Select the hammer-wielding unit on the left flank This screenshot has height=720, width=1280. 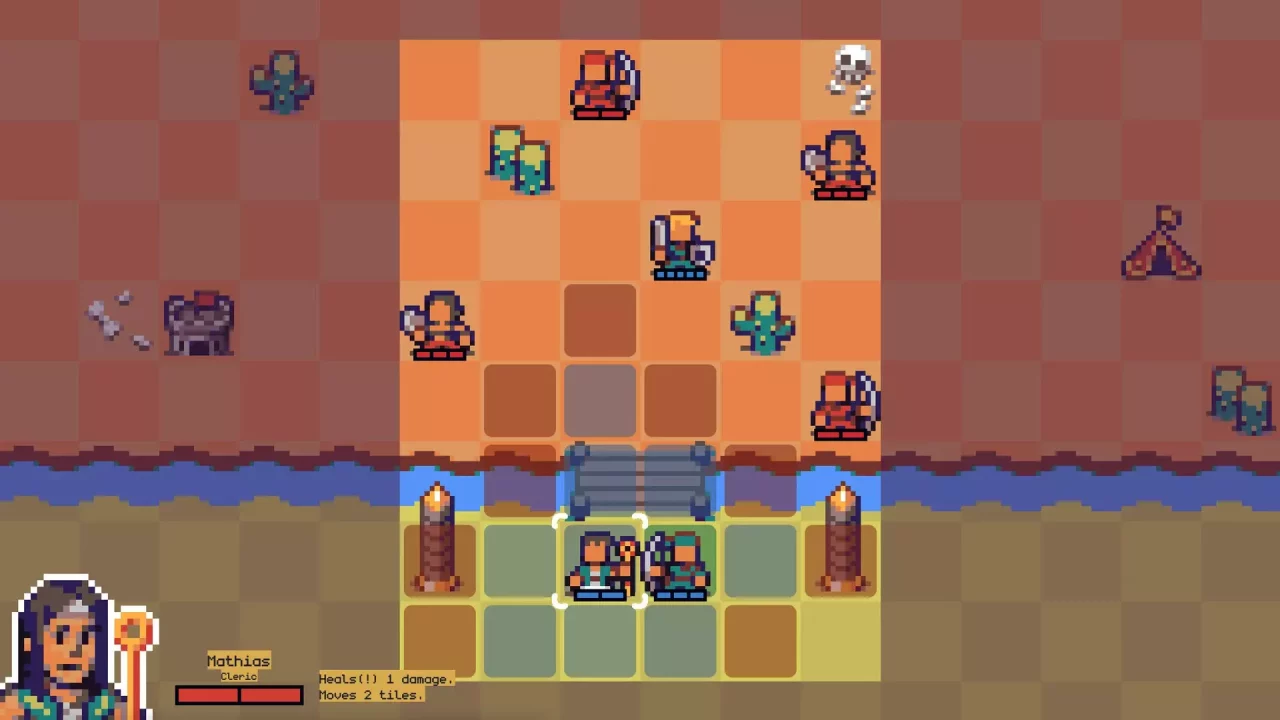tap(440, 325)
